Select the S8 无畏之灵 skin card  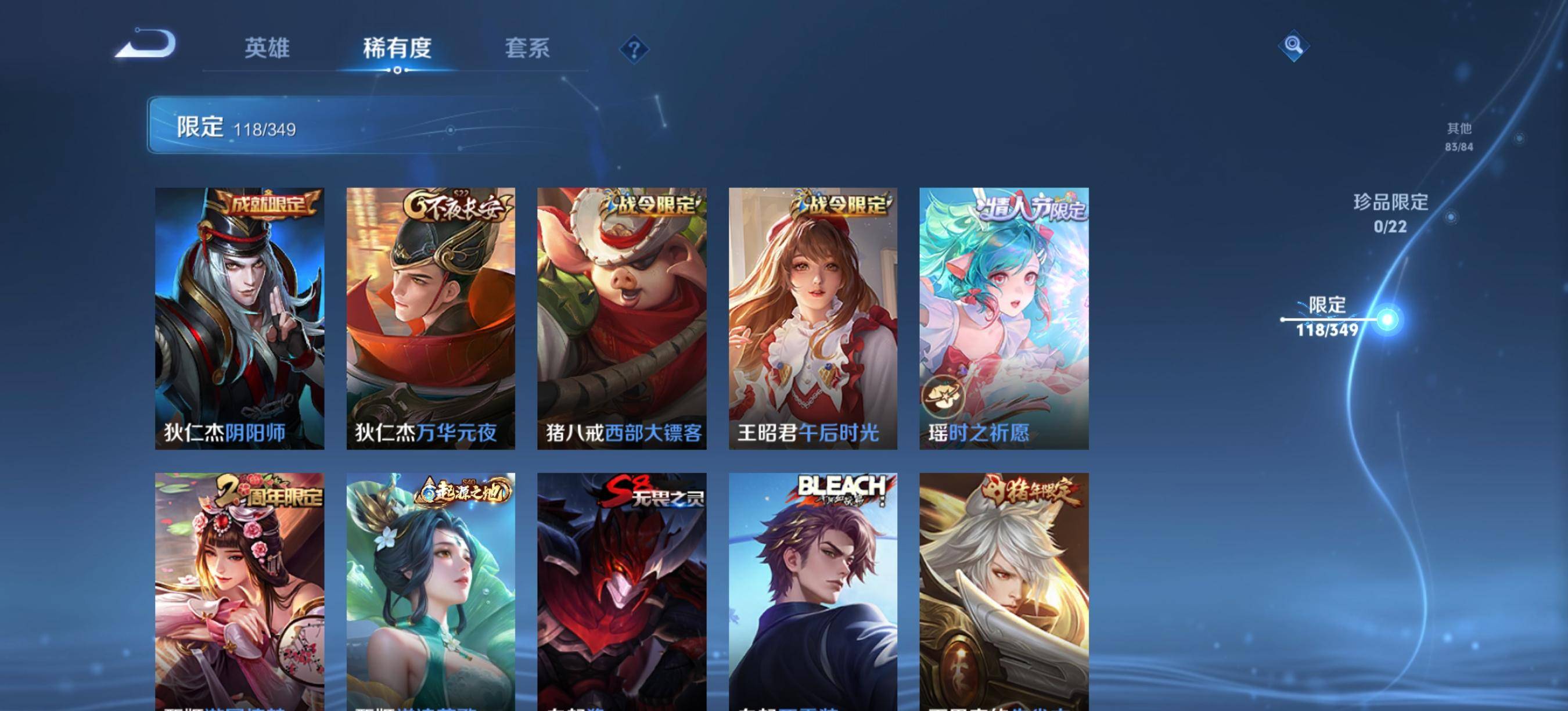(621, 591)
